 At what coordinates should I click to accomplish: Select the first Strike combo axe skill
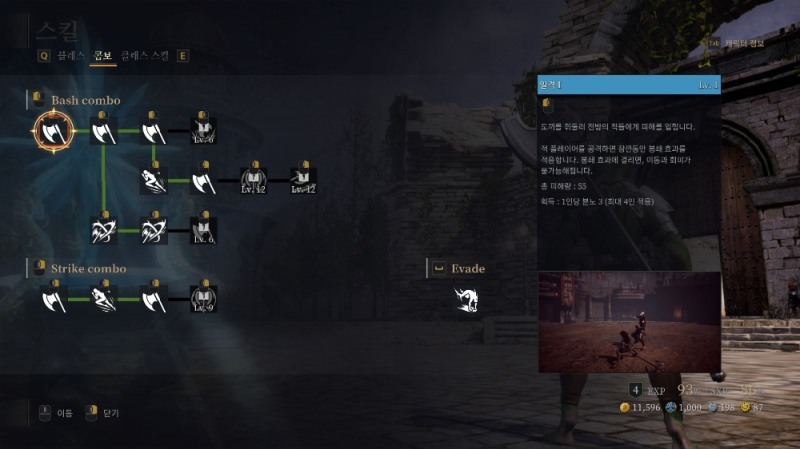pos(53,297)
